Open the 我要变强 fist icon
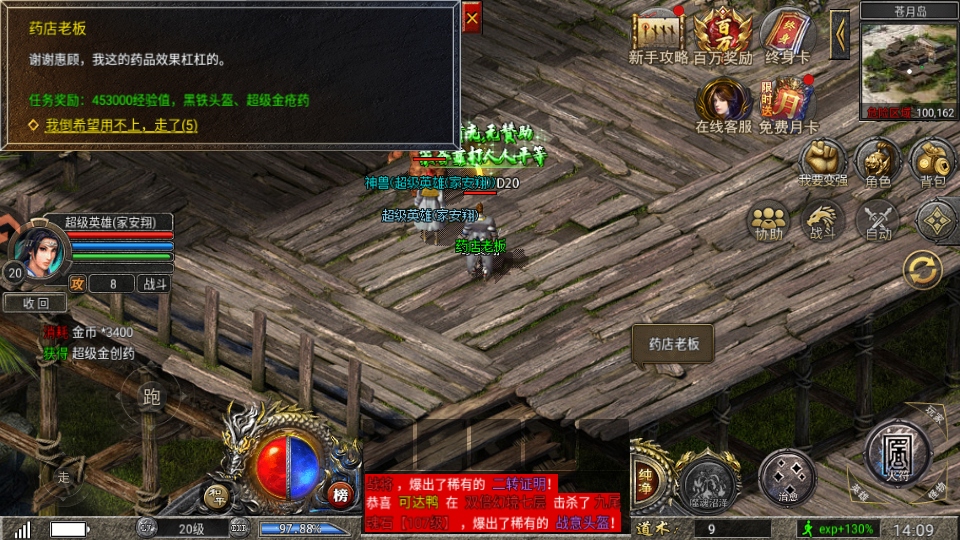 [x=823, y=159]
